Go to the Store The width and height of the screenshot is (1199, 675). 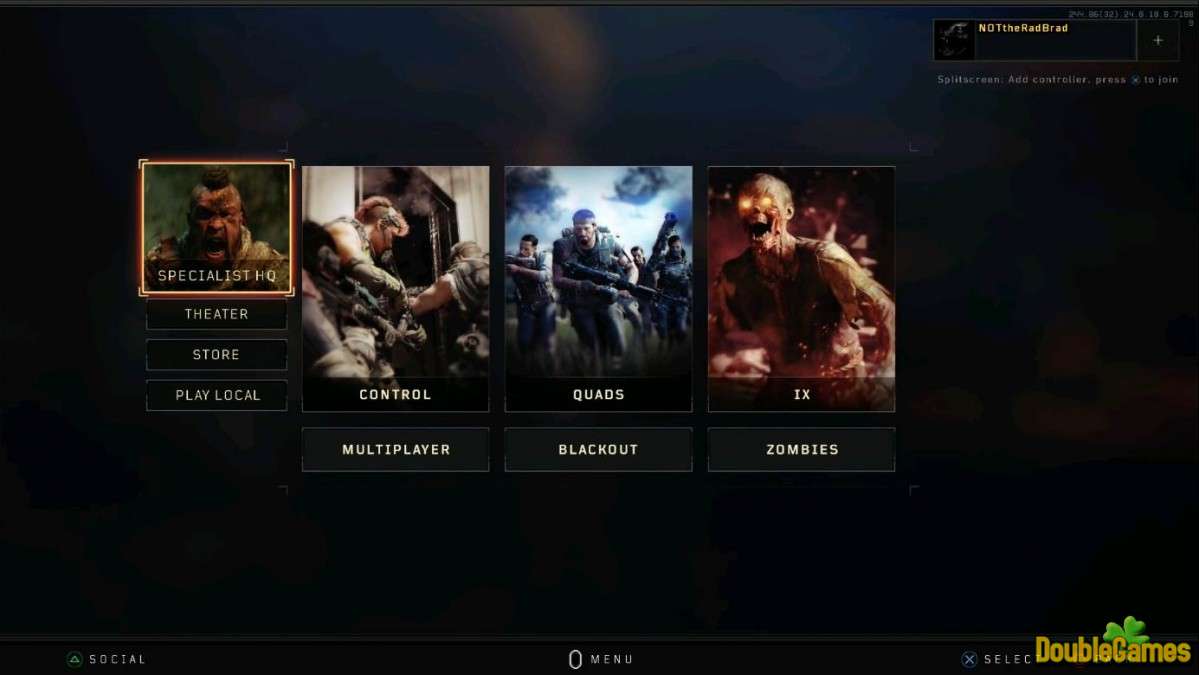pos(217,355)
